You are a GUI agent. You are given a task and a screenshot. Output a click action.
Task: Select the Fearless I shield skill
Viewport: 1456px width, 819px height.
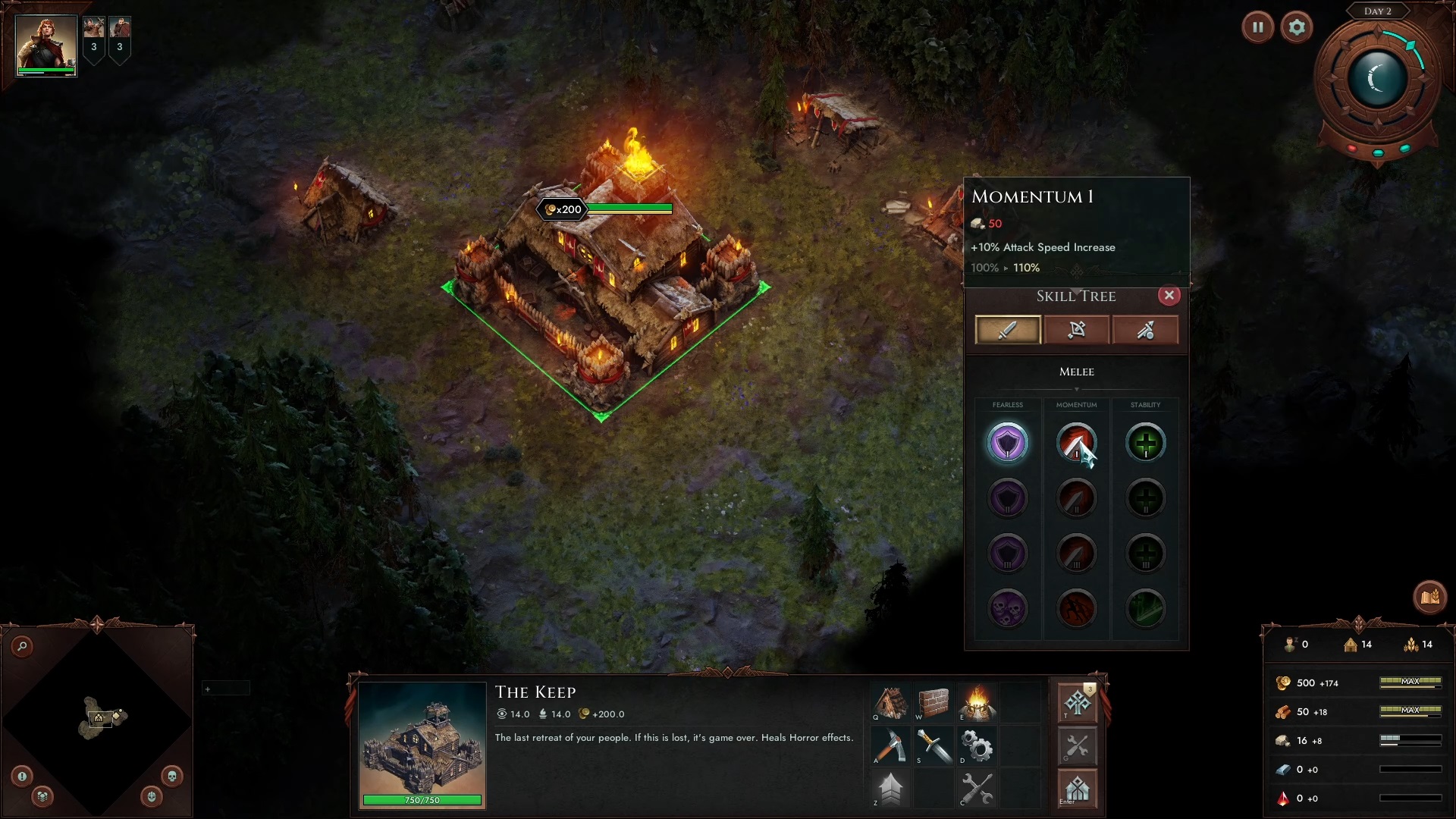click(x=1007, y=443)
